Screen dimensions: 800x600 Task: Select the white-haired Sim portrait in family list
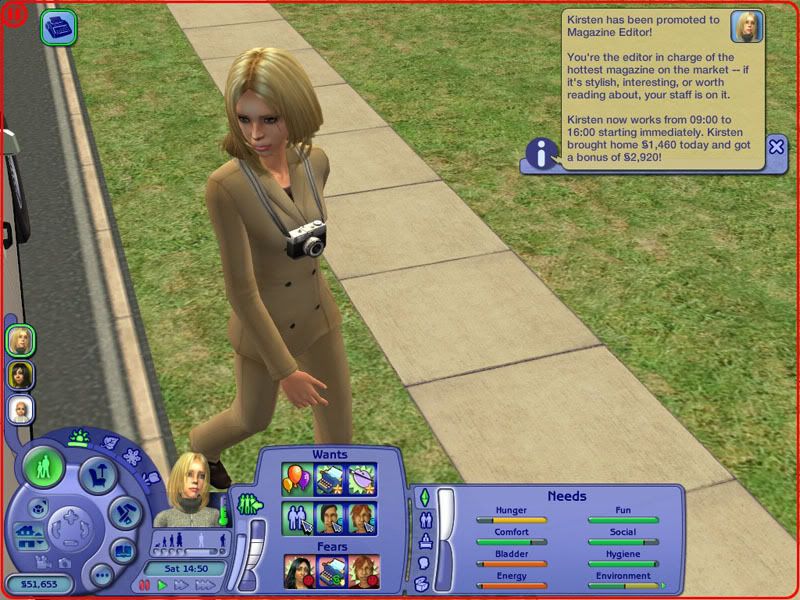pyautogui.click(x=20, y=409)
